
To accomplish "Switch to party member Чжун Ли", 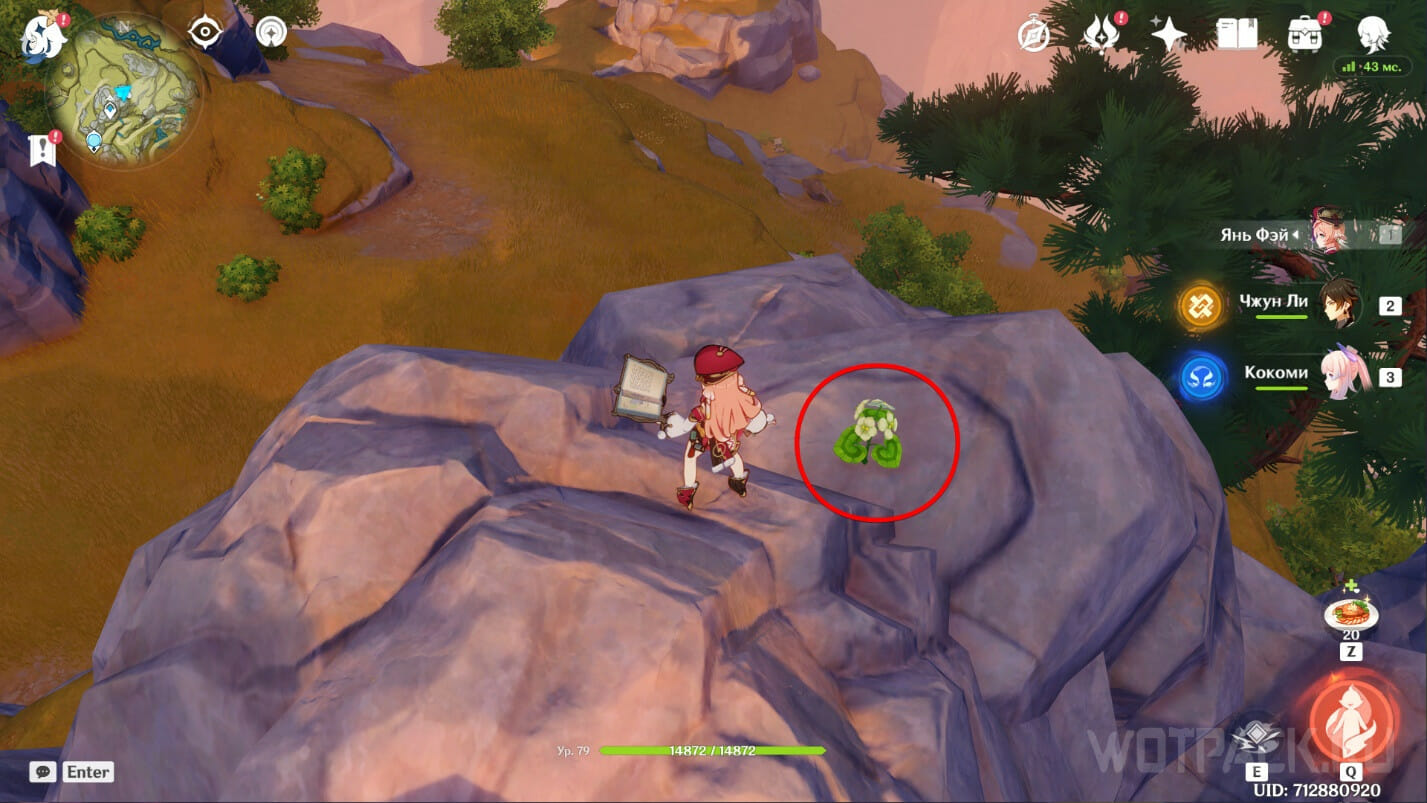I will [1336, 303].
